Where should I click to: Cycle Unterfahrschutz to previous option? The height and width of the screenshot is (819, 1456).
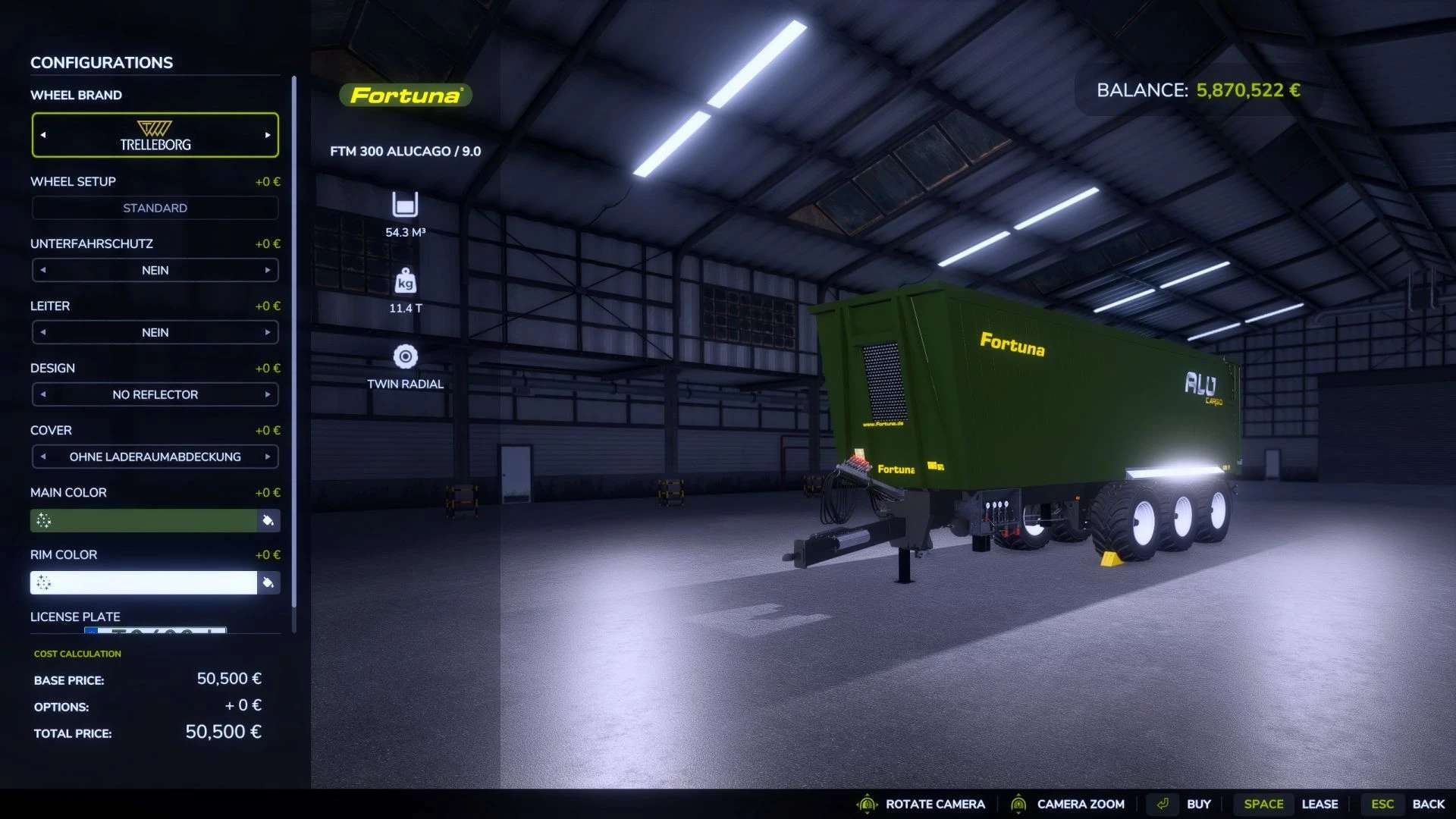coord(43,270)
